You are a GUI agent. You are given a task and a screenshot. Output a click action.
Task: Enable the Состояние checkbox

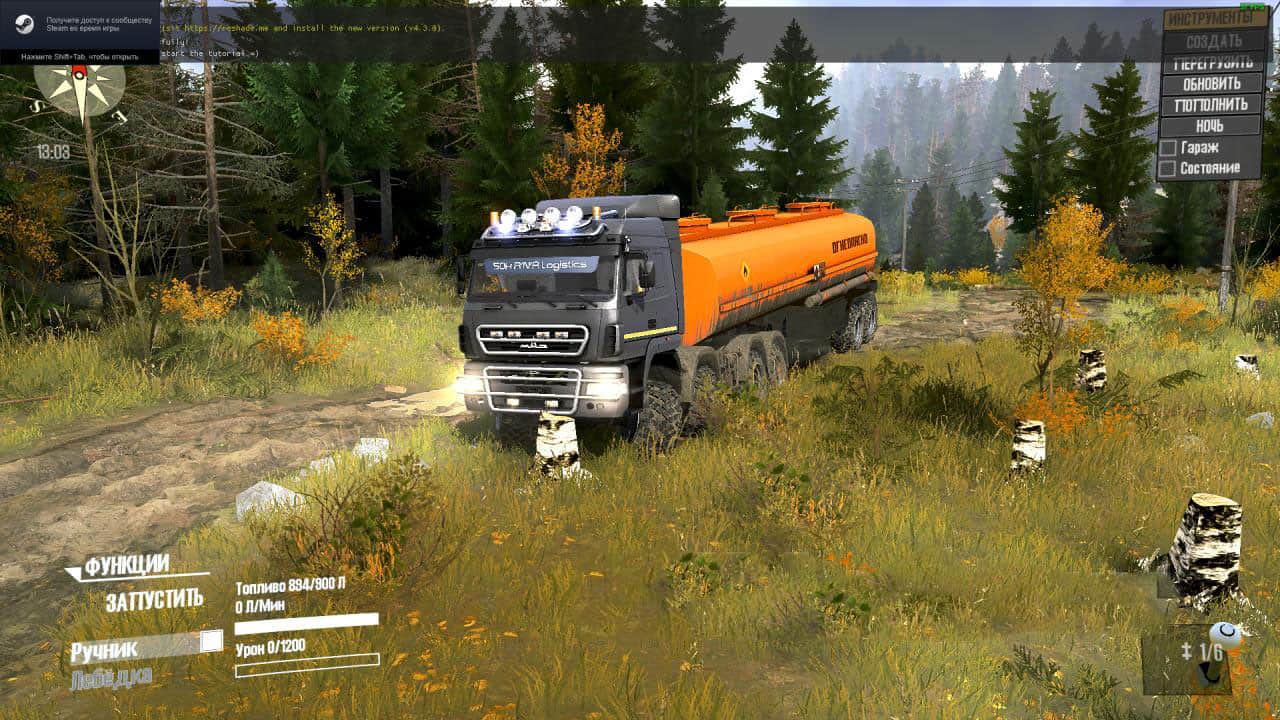pyautogui.click(x=1167, y=168)
